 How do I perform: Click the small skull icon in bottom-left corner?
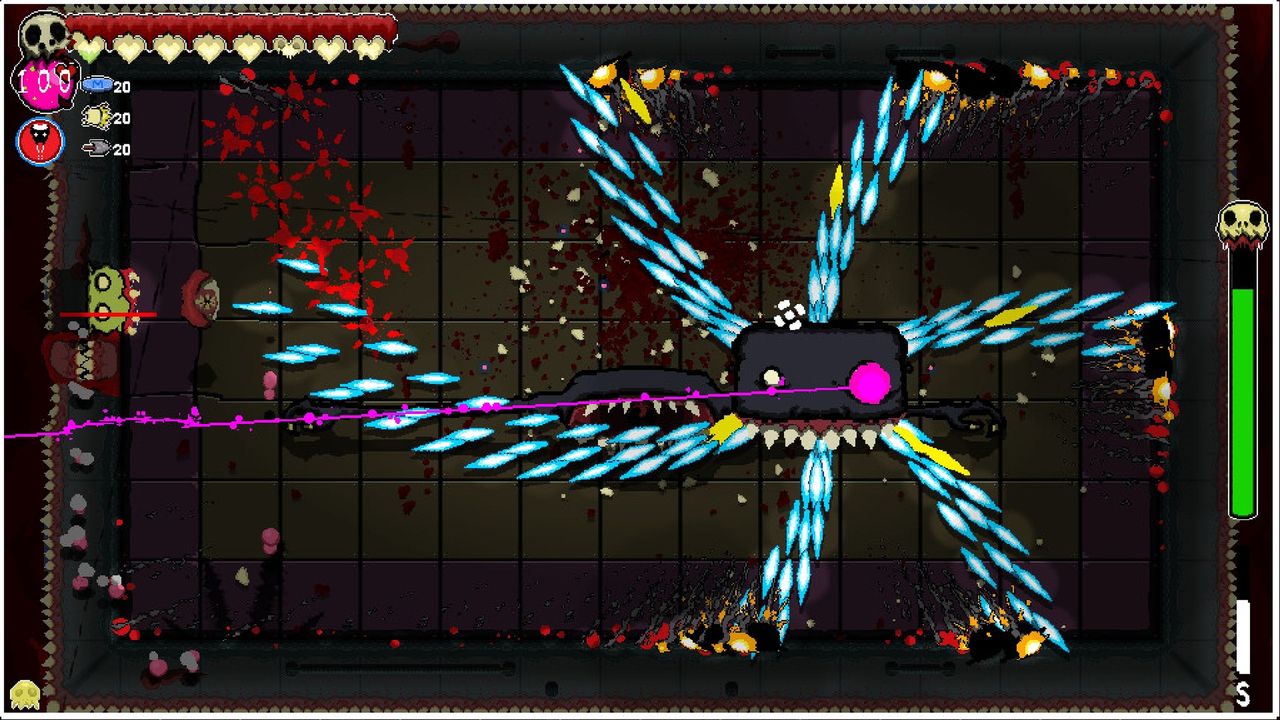(25, 692)
